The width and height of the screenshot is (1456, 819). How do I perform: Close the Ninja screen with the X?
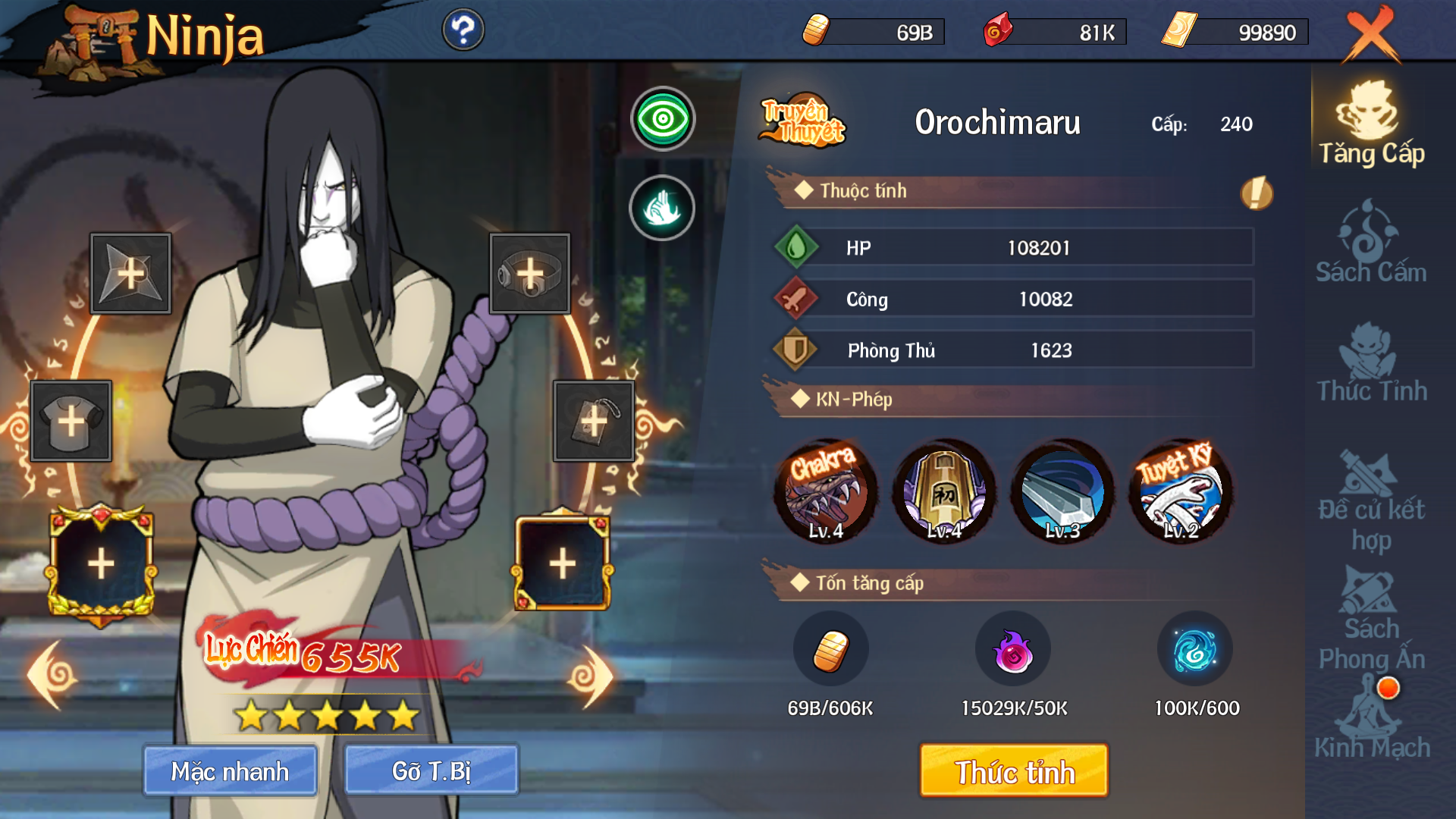1371,35
